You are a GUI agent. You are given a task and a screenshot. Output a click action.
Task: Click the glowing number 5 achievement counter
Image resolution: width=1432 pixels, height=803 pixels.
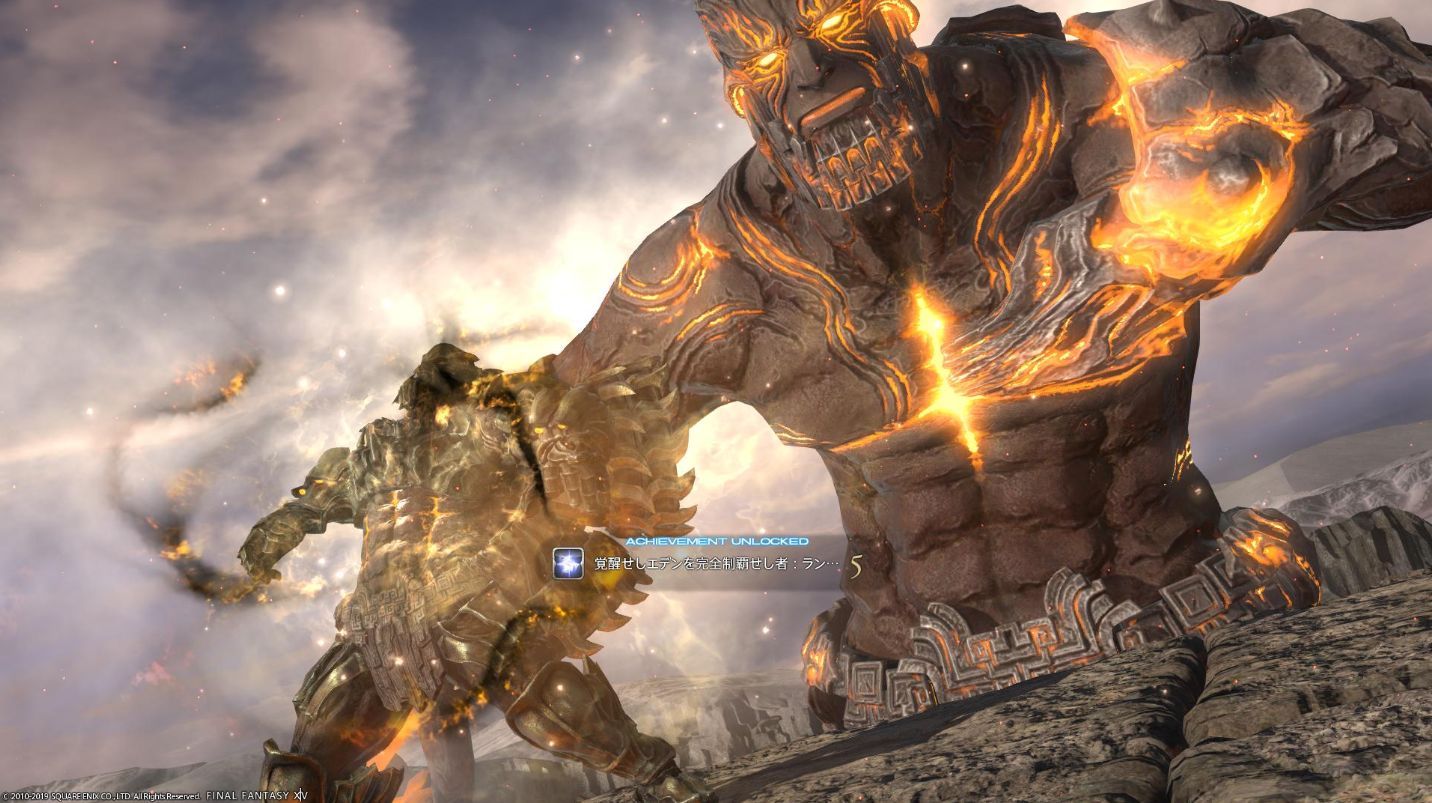pyautogui.click(x=858, y=565)
